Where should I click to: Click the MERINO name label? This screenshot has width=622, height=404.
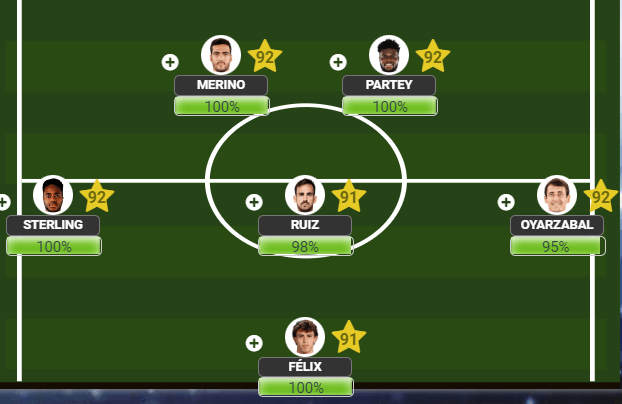coord(221,85)
